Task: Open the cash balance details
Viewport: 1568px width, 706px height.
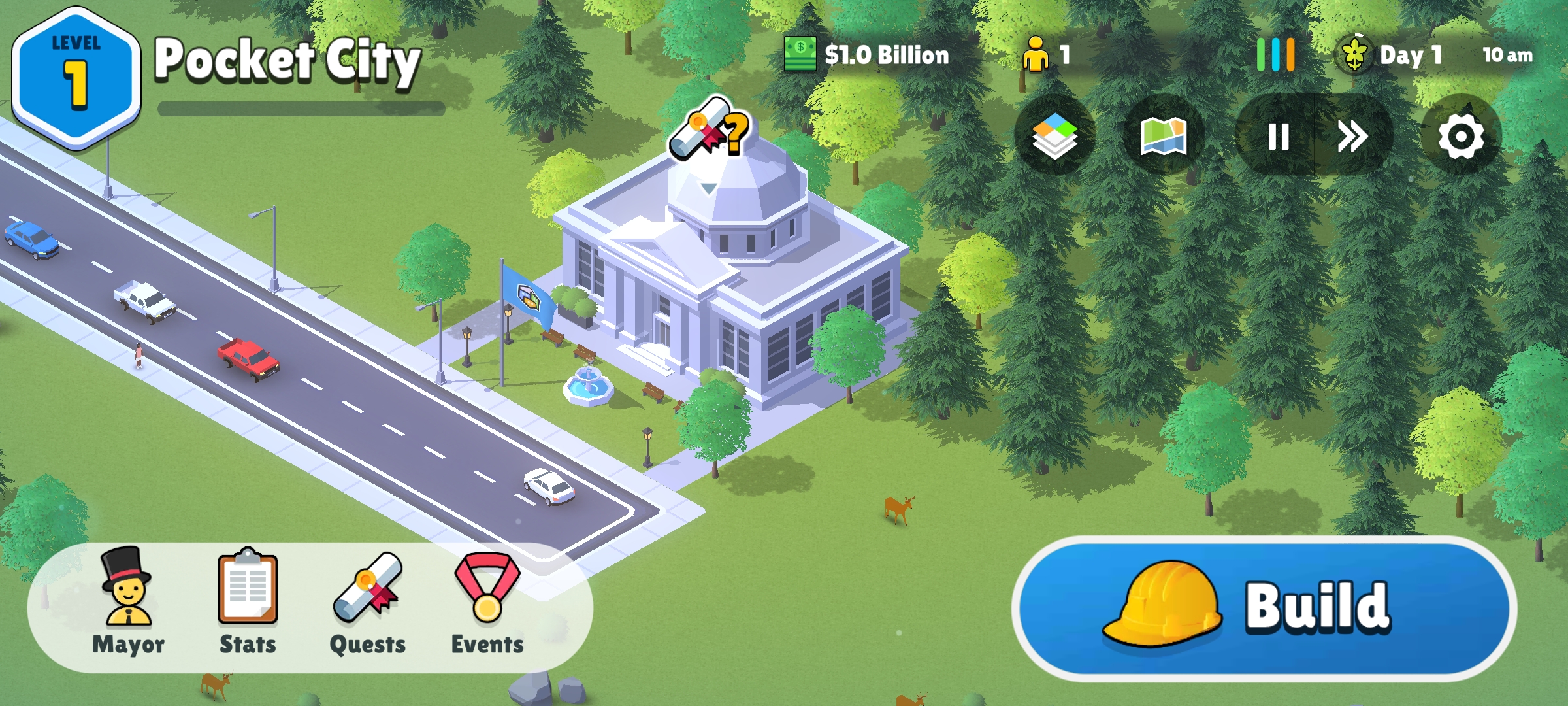Action: click(868, 55)
